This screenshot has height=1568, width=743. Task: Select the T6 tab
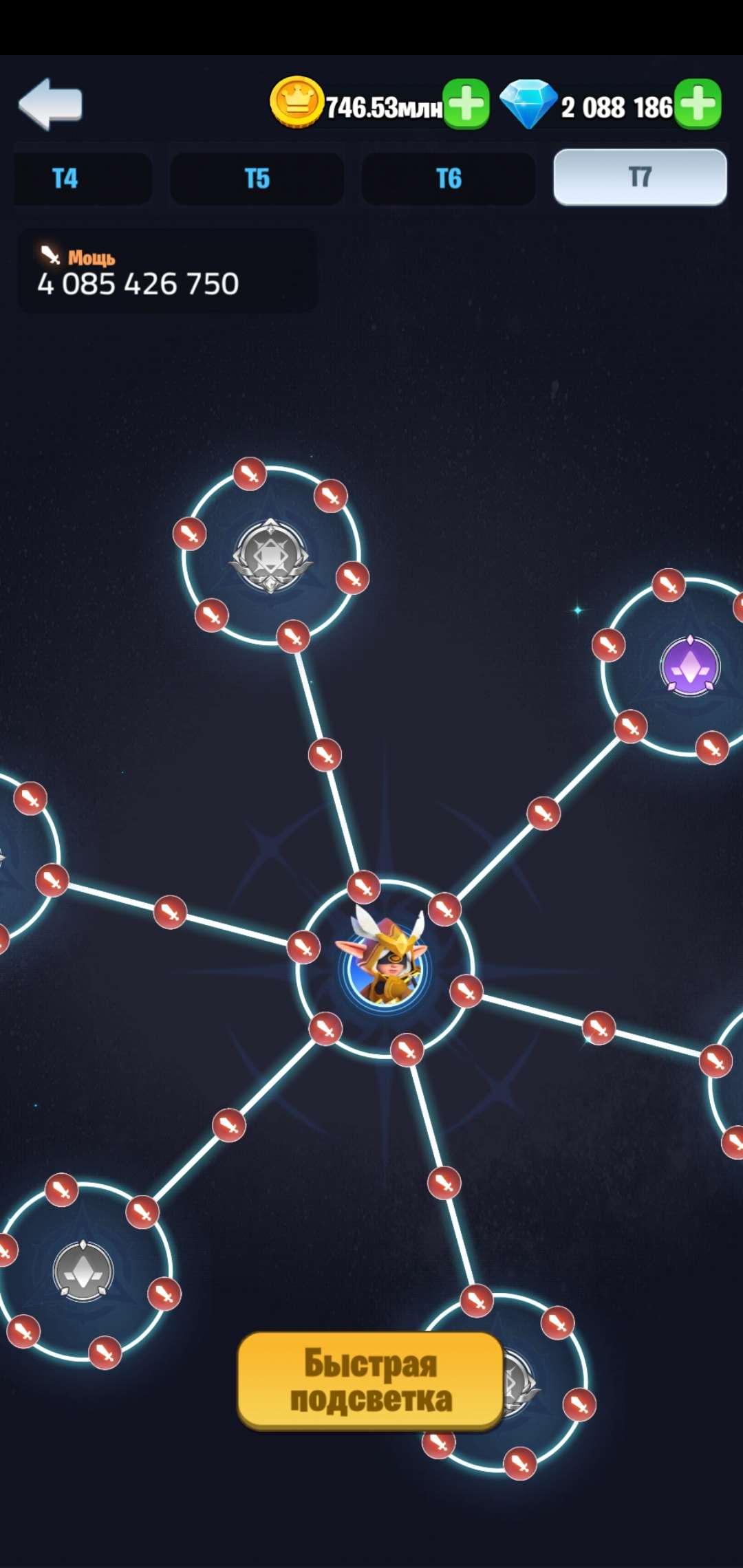tap(449, 179)
